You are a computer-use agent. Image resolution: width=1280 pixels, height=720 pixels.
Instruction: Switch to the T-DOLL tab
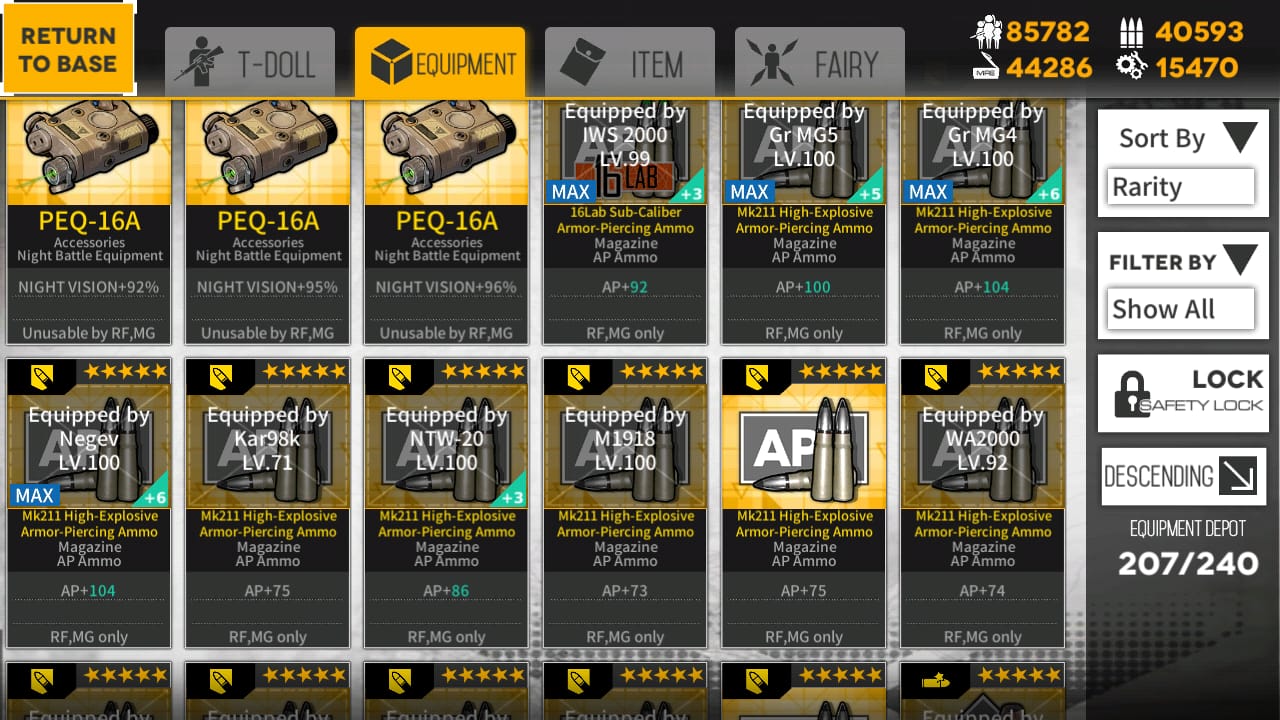click(249, 61)
